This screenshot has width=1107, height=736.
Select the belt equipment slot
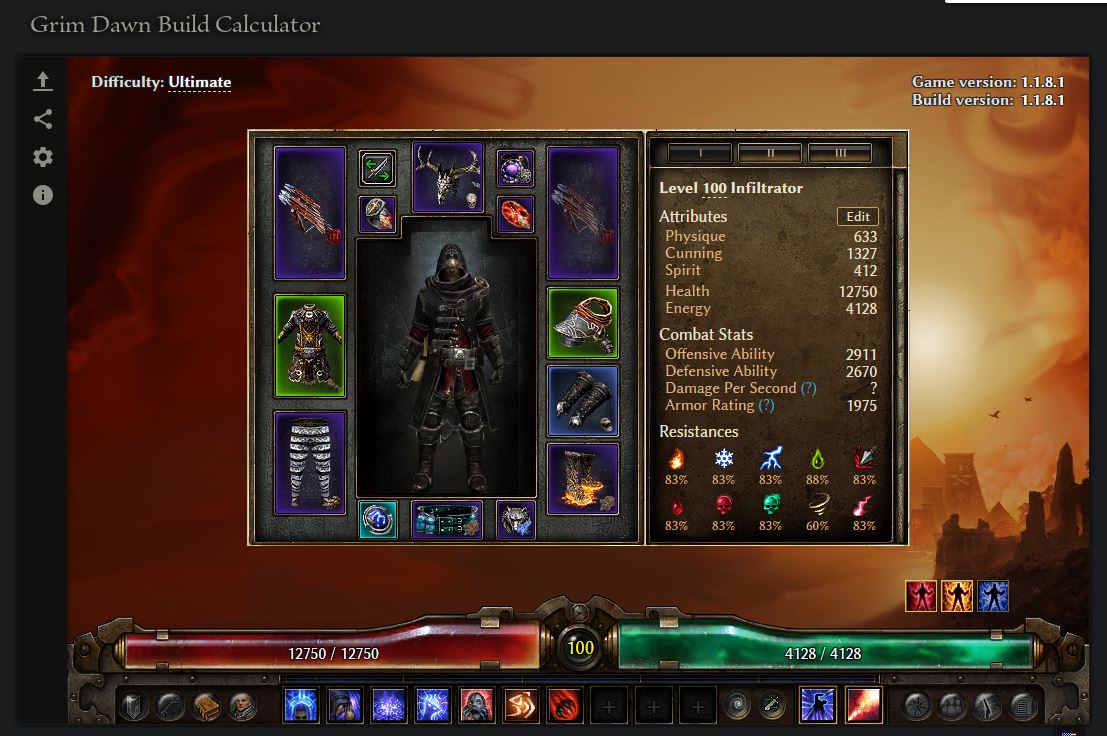pos(447,520)
